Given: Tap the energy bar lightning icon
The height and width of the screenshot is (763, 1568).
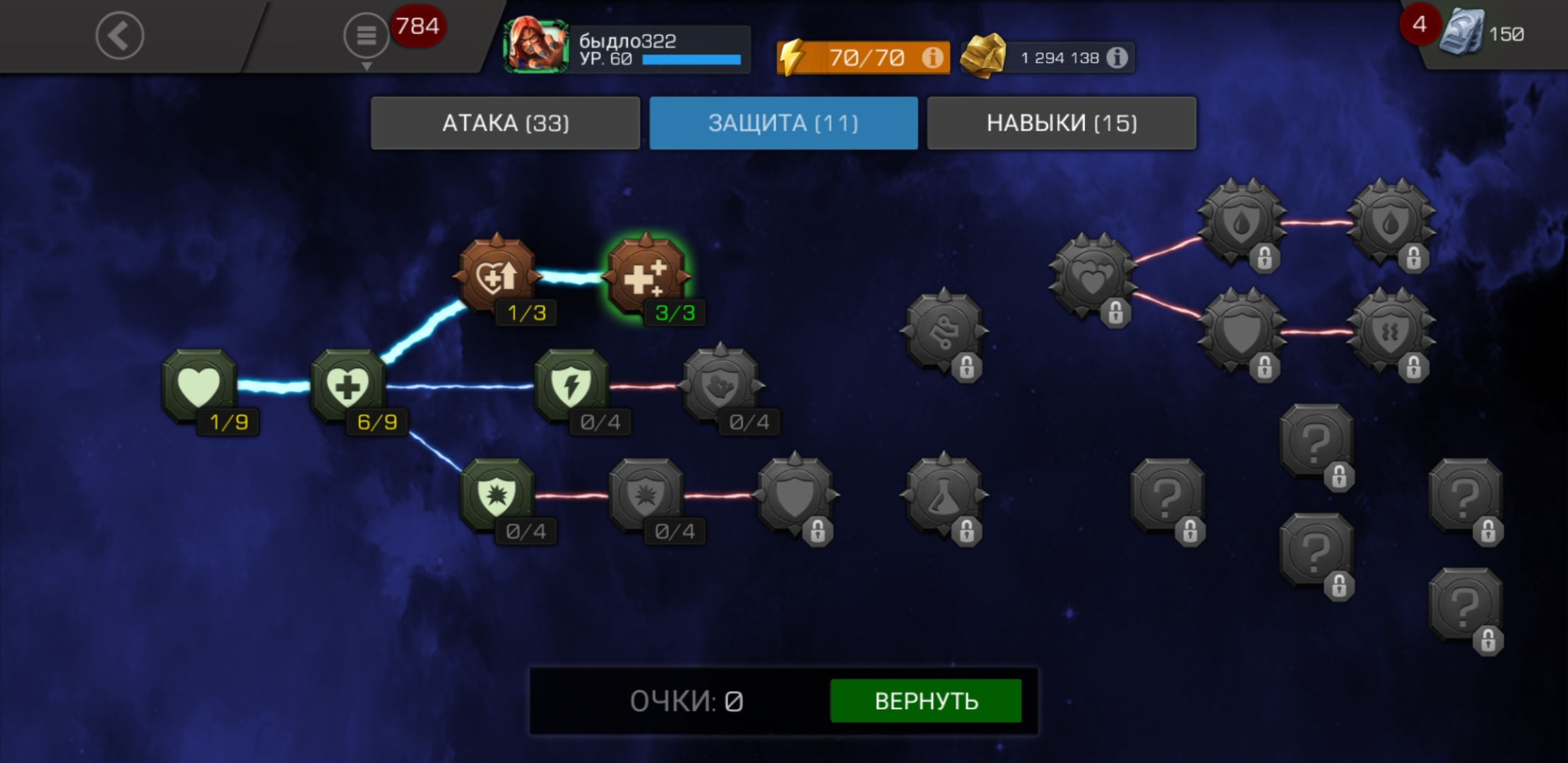Looking at the screenshot, I should [x=792, y=57].
